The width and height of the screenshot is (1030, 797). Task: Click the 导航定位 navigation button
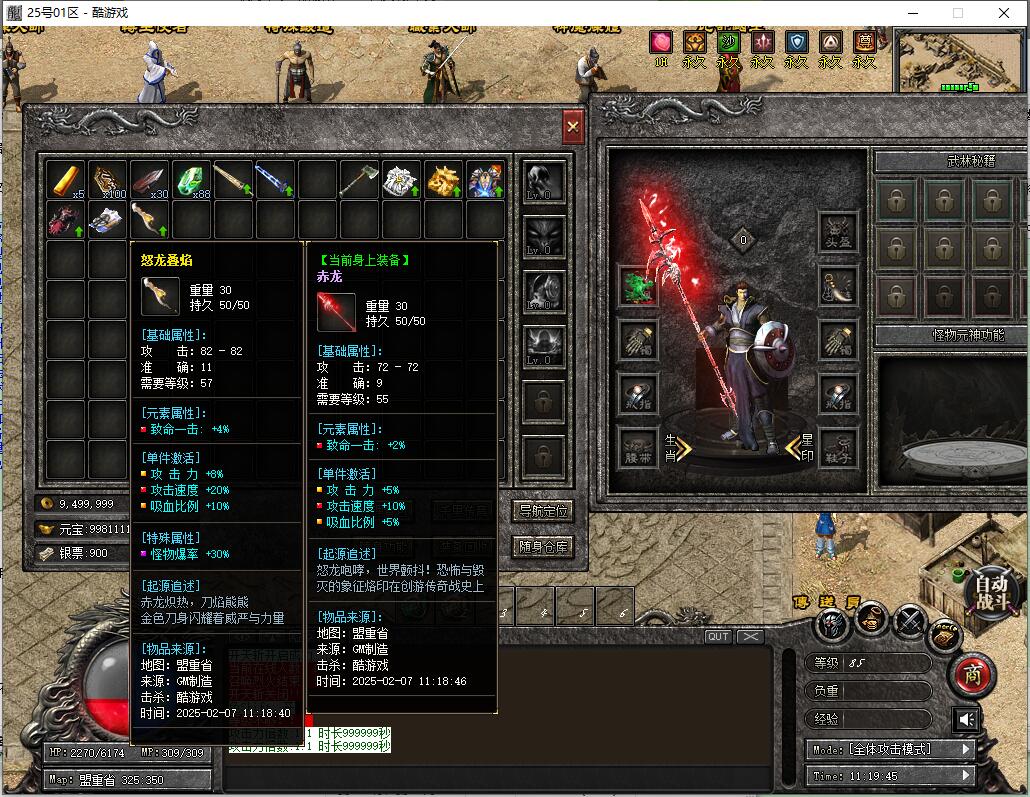click(x=544, y=511)
